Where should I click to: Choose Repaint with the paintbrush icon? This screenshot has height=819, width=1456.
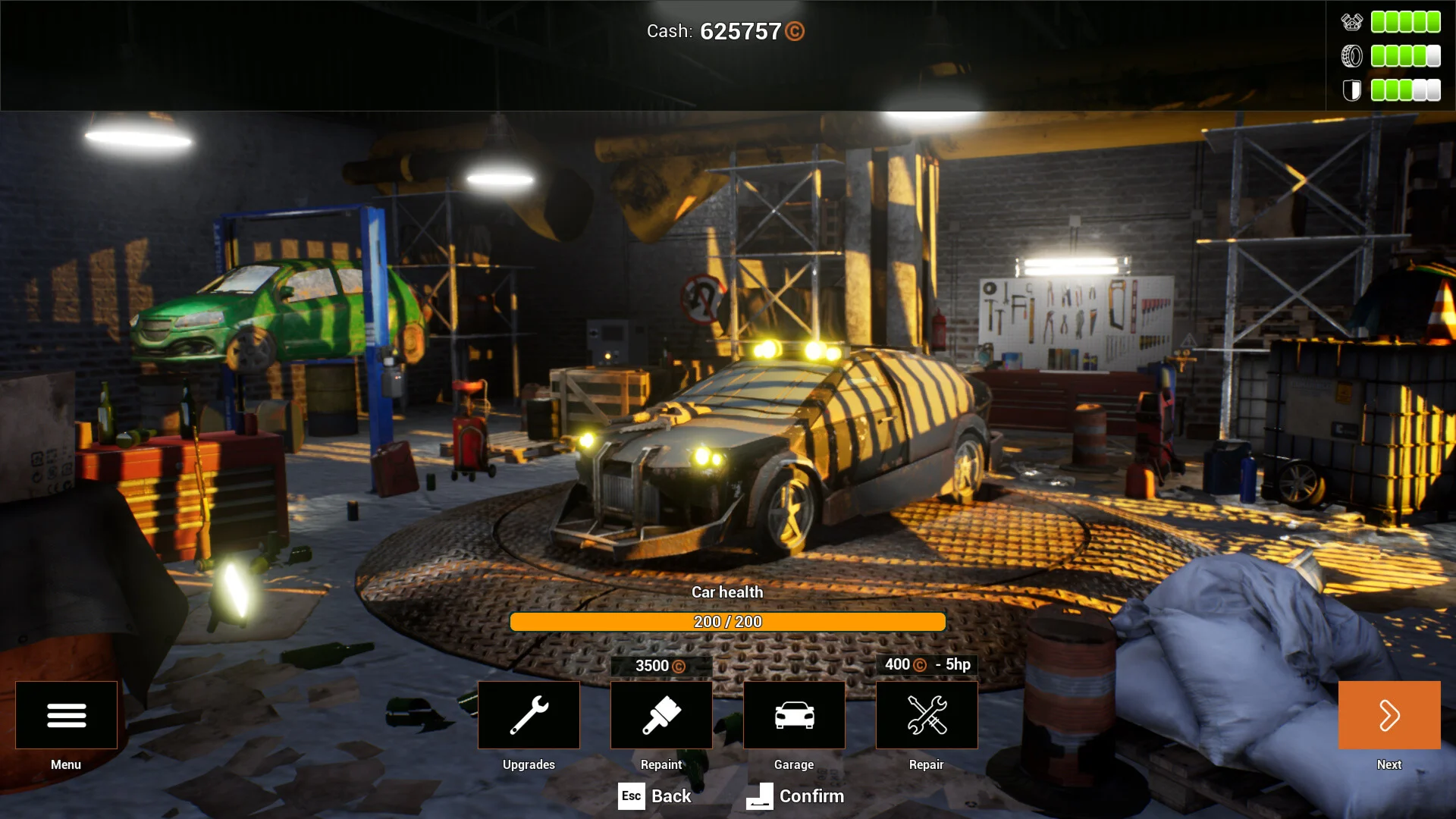[x=661, y=715]
